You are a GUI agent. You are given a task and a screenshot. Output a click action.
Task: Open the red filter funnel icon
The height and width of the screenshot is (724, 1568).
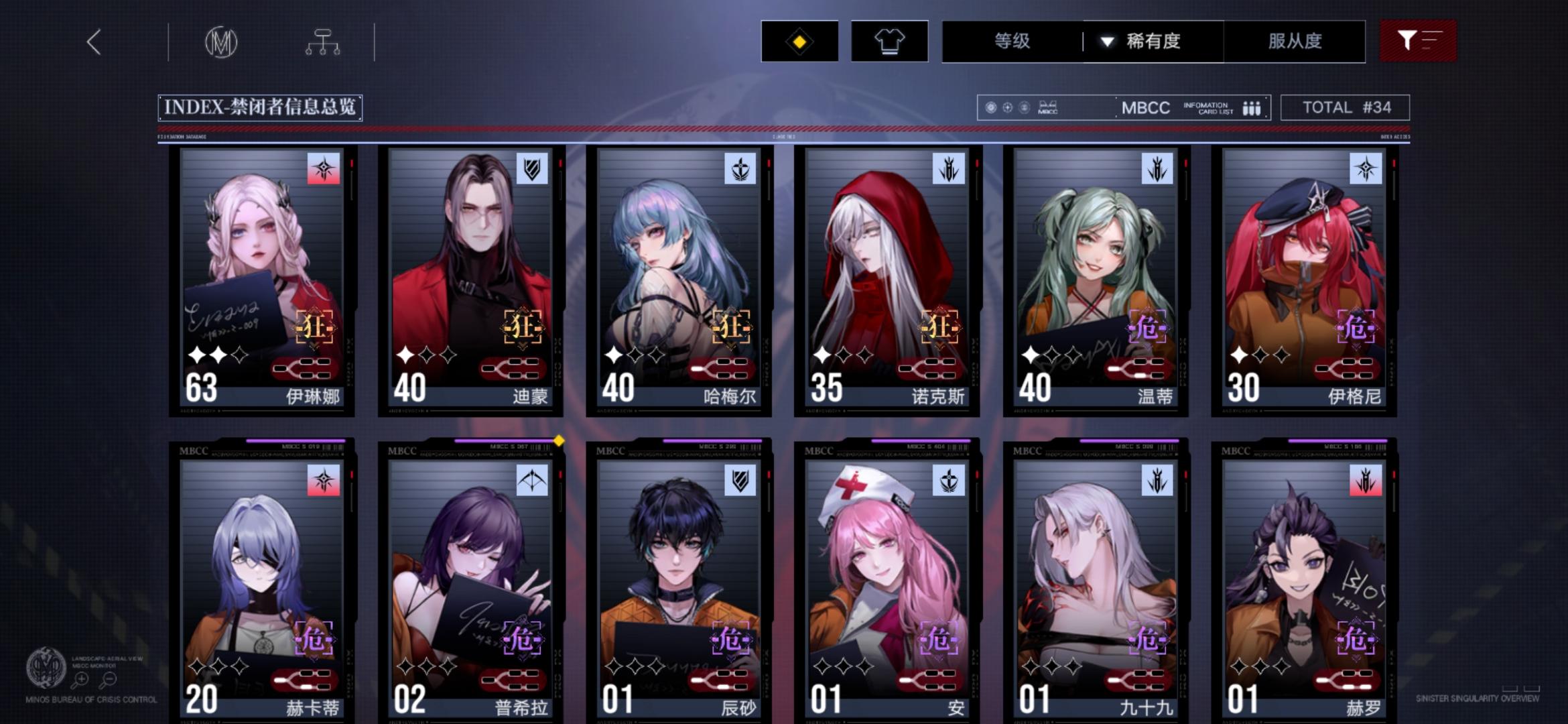pyautogui.click(x=1406, y=42)
